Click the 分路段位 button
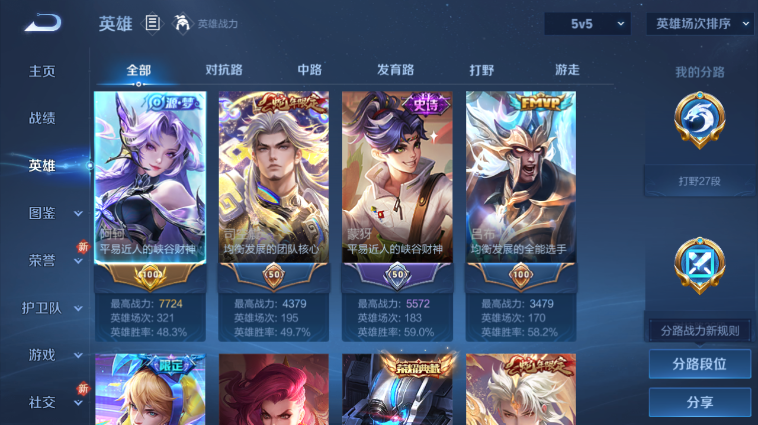The image size is (758, 425). pyautogui.click(x=699, y=364)
